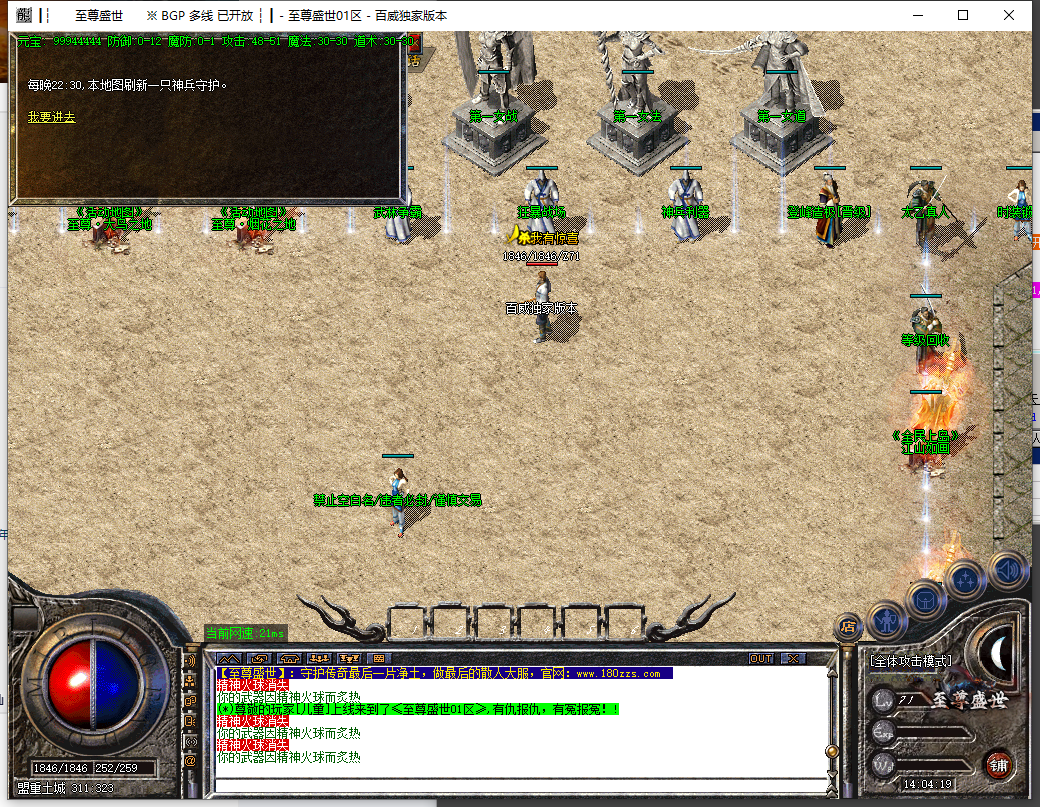The image size is (1040, 807).
Task: Open the www.180zzs.com link in chat
Action: click(x=617, y=674)
